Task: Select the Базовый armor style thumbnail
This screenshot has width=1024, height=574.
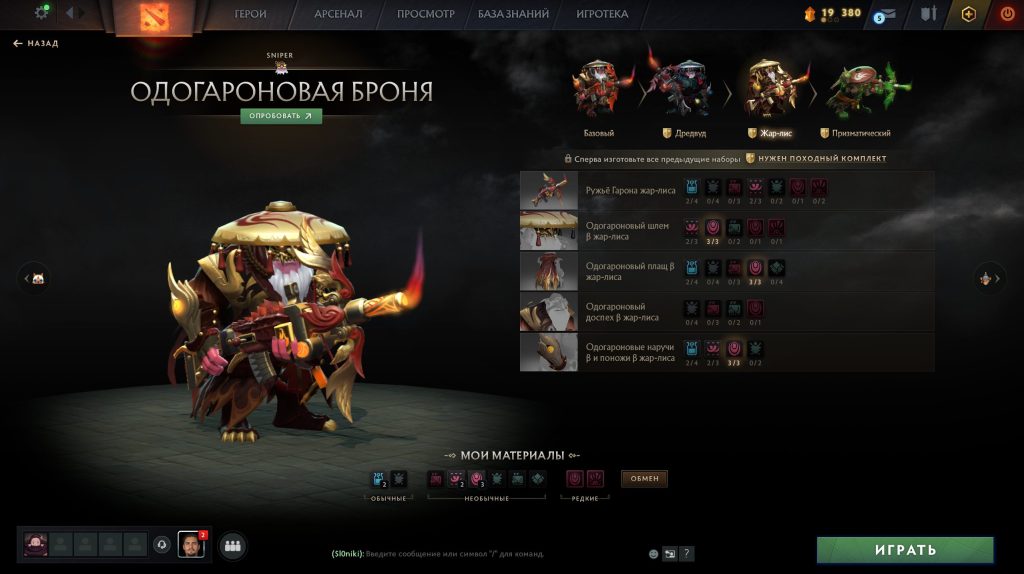Action: (599, 90)
